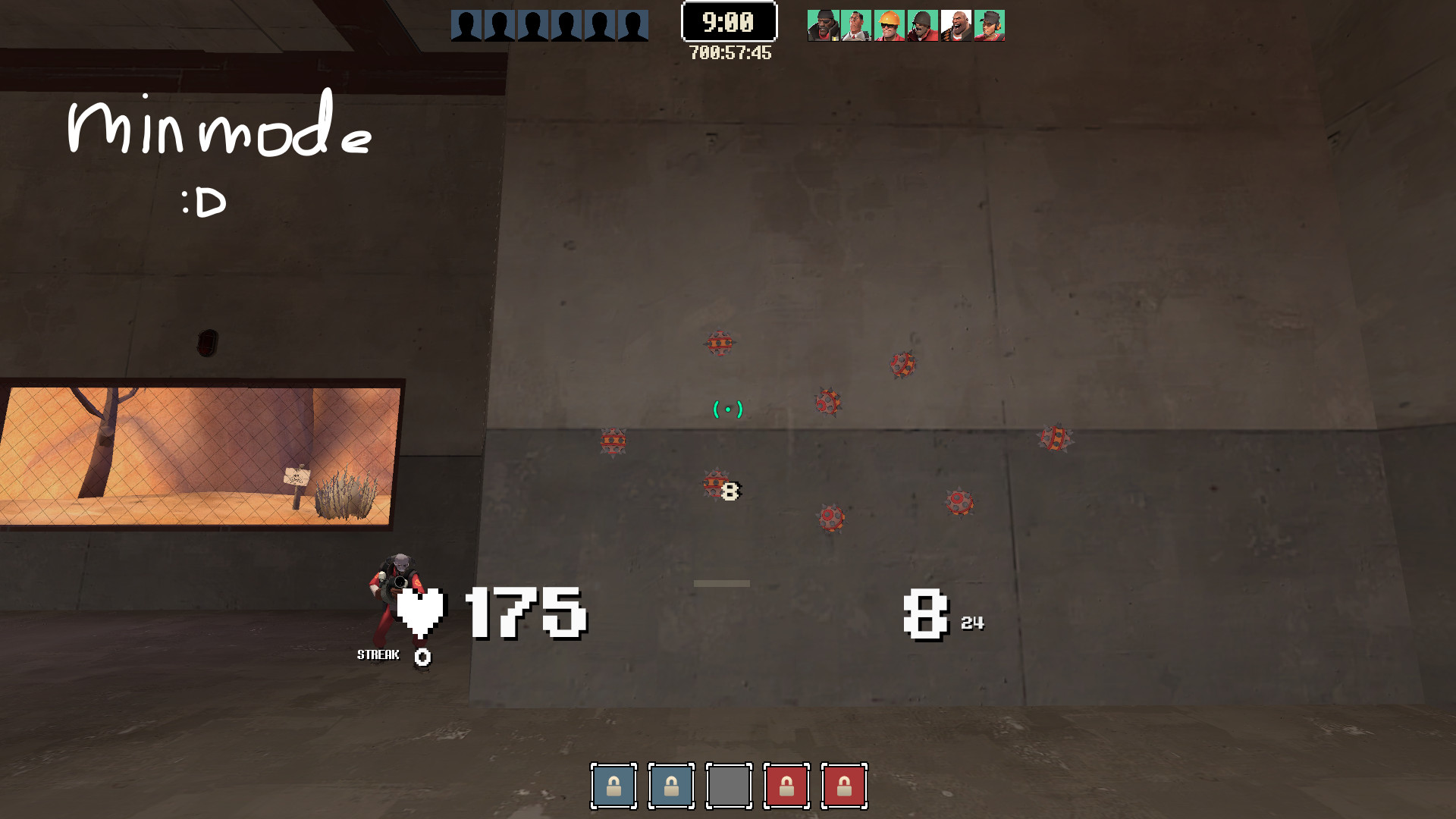Screen dimensions: 1456x819
Task: Click the padlock on the first blue control point
Action: [x=614, y=786]
